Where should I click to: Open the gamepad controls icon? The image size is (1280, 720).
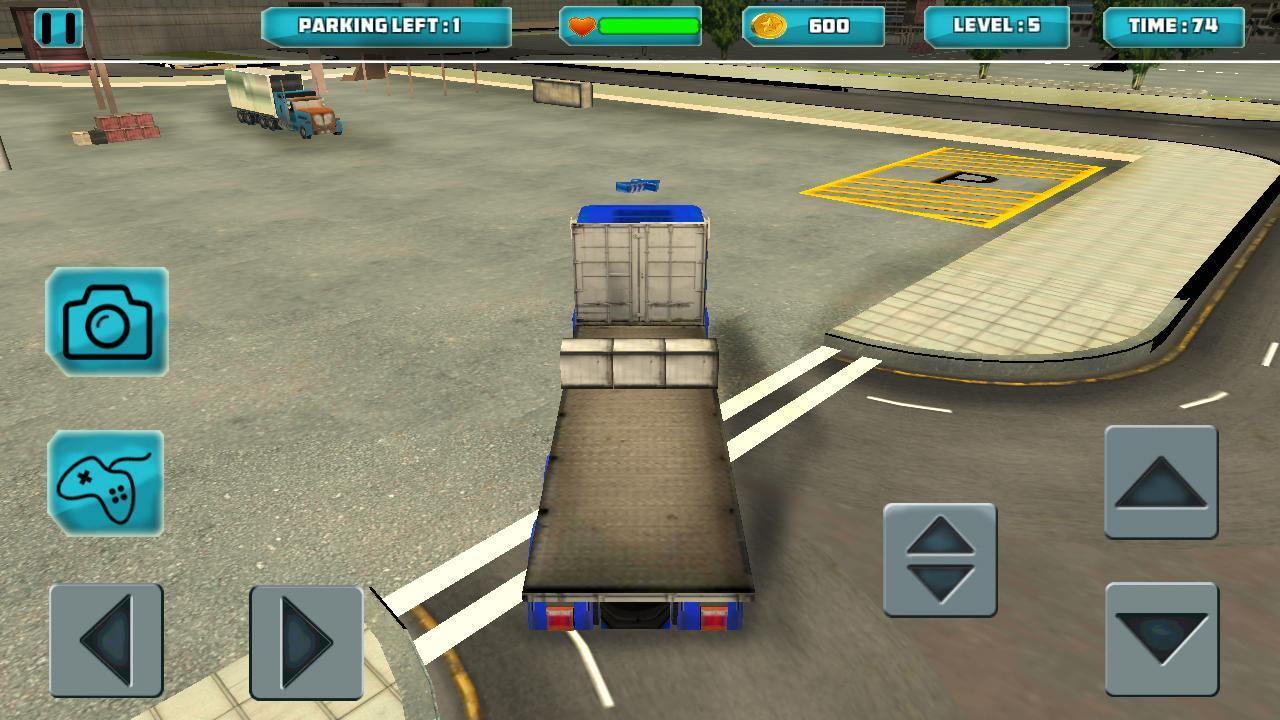(x=105, y=484)
